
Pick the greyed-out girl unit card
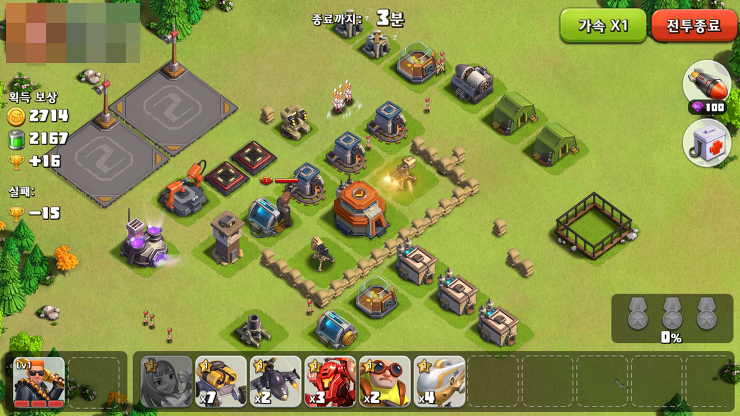pyautogui.click(x=166, y=381)
